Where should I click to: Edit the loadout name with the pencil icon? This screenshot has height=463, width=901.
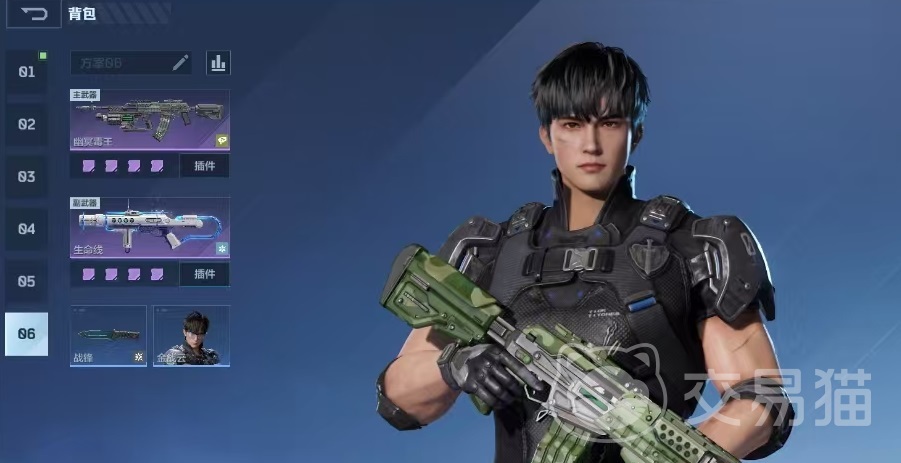[x=180, y=63]
